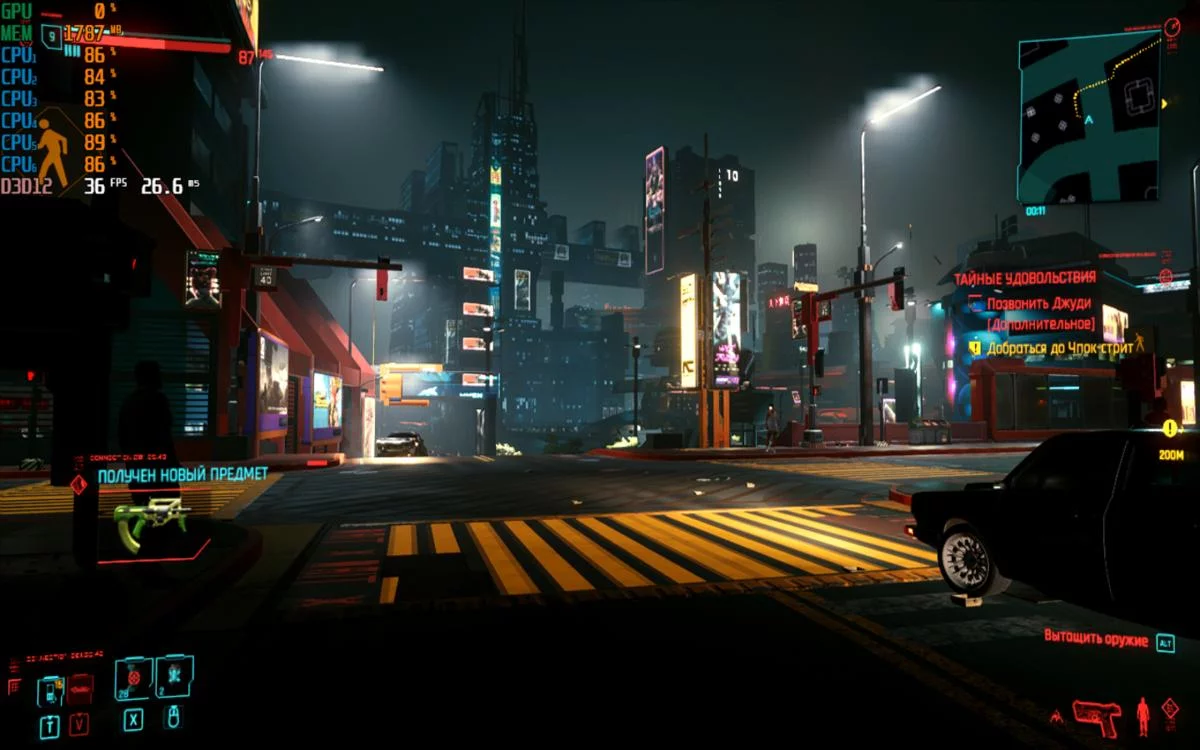Click the red pistol weapon icon

pos(1097,717)
